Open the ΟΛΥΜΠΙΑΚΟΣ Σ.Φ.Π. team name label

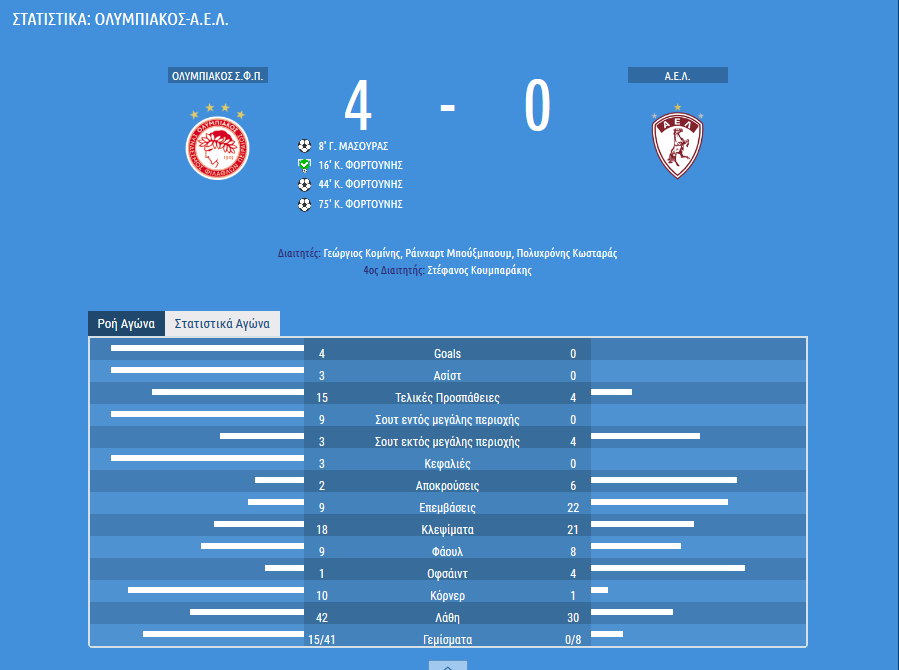(219, 76)
